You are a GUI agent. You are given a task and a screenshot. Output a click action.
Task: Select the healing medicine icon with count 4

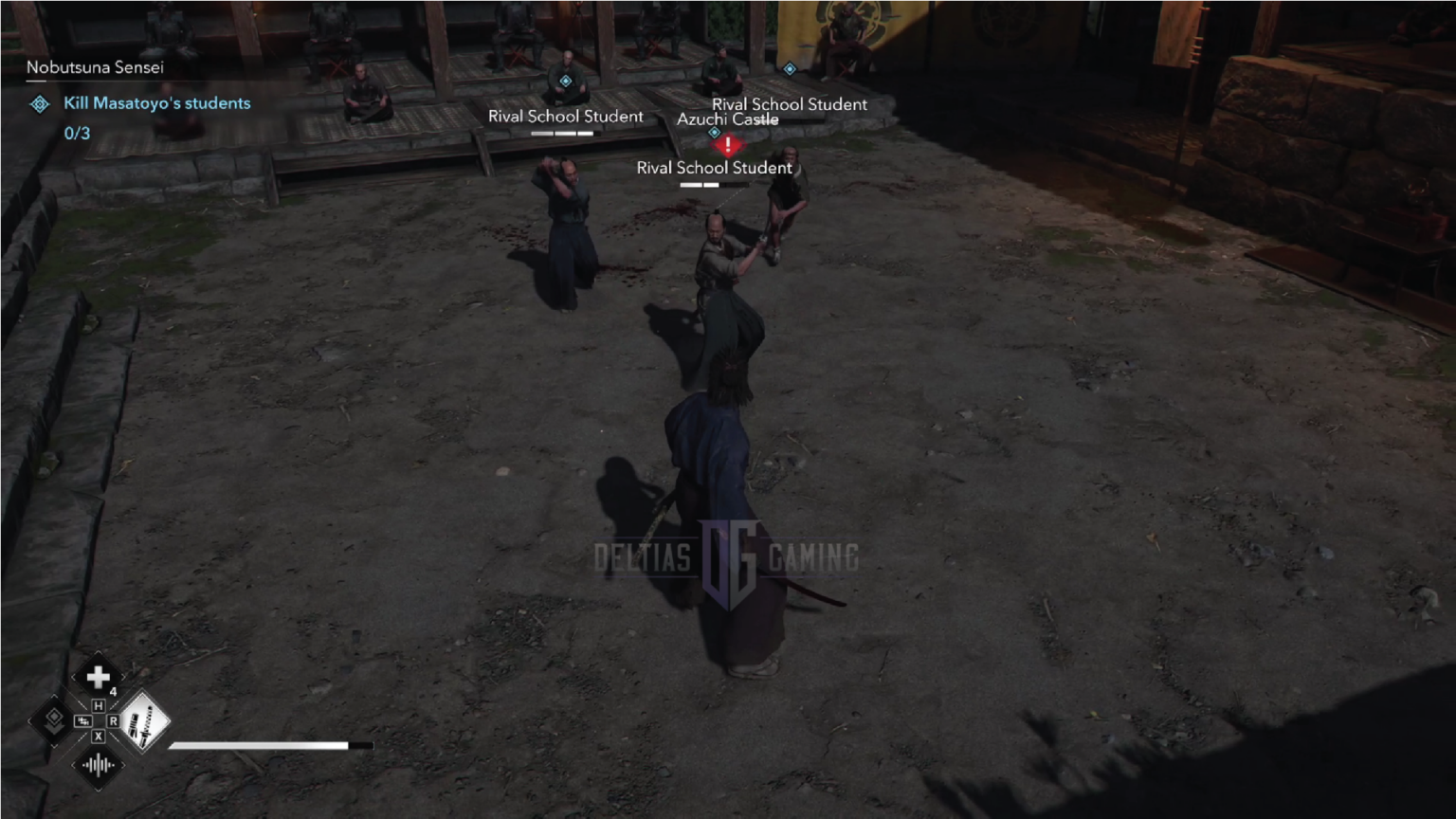pos(99,677)
